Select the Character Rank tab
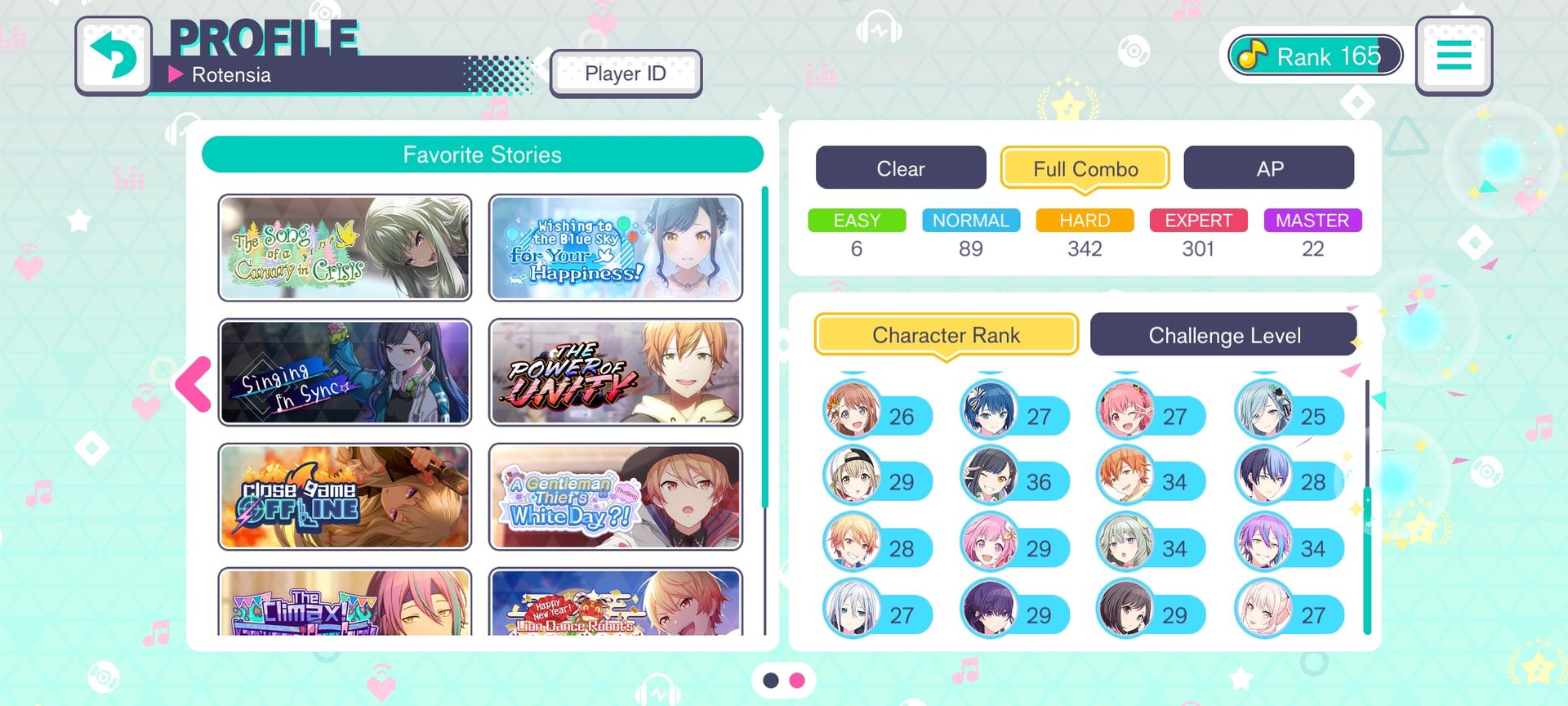 (946, 335)
